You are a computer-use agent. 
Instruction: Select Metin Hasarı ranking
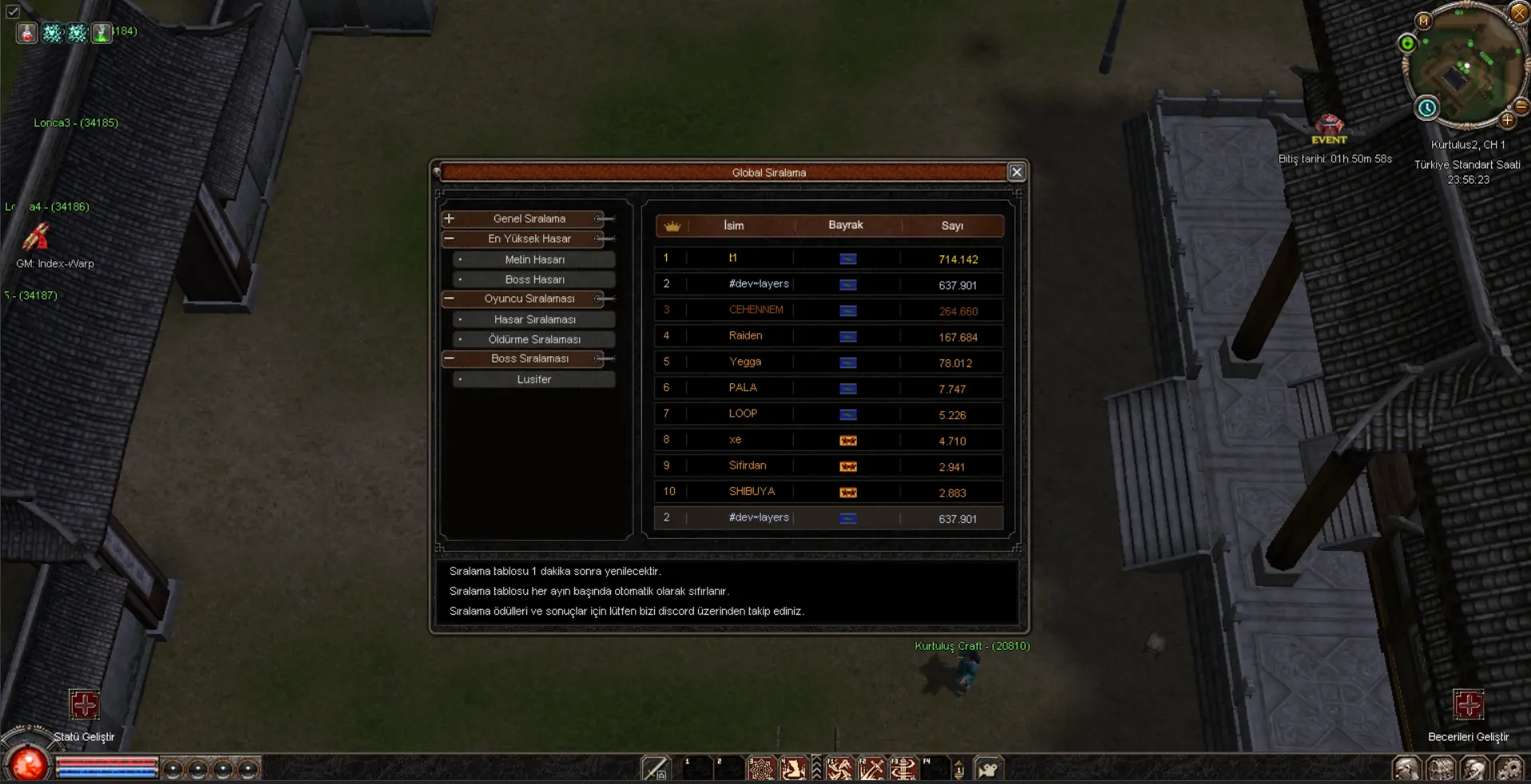(534, 259)
